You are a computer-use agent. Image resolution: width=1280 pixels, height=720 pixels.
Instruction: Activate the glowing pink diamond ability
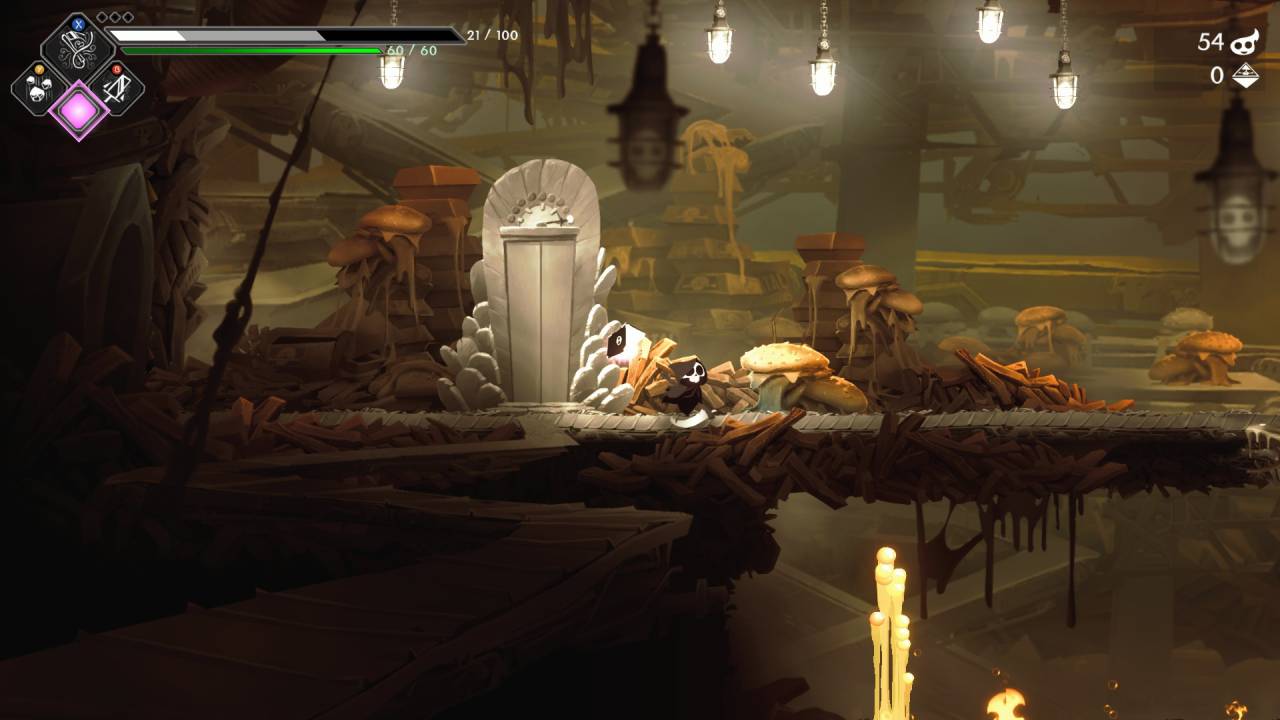pos(78,110)
